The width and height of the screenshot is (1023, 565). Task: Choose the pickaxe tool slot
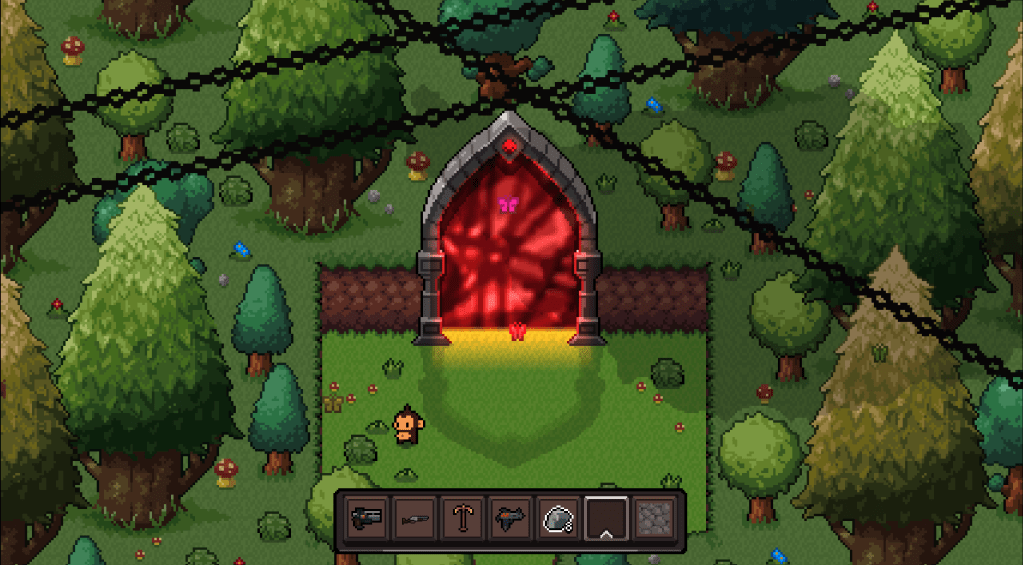click(x=463, y=519)
